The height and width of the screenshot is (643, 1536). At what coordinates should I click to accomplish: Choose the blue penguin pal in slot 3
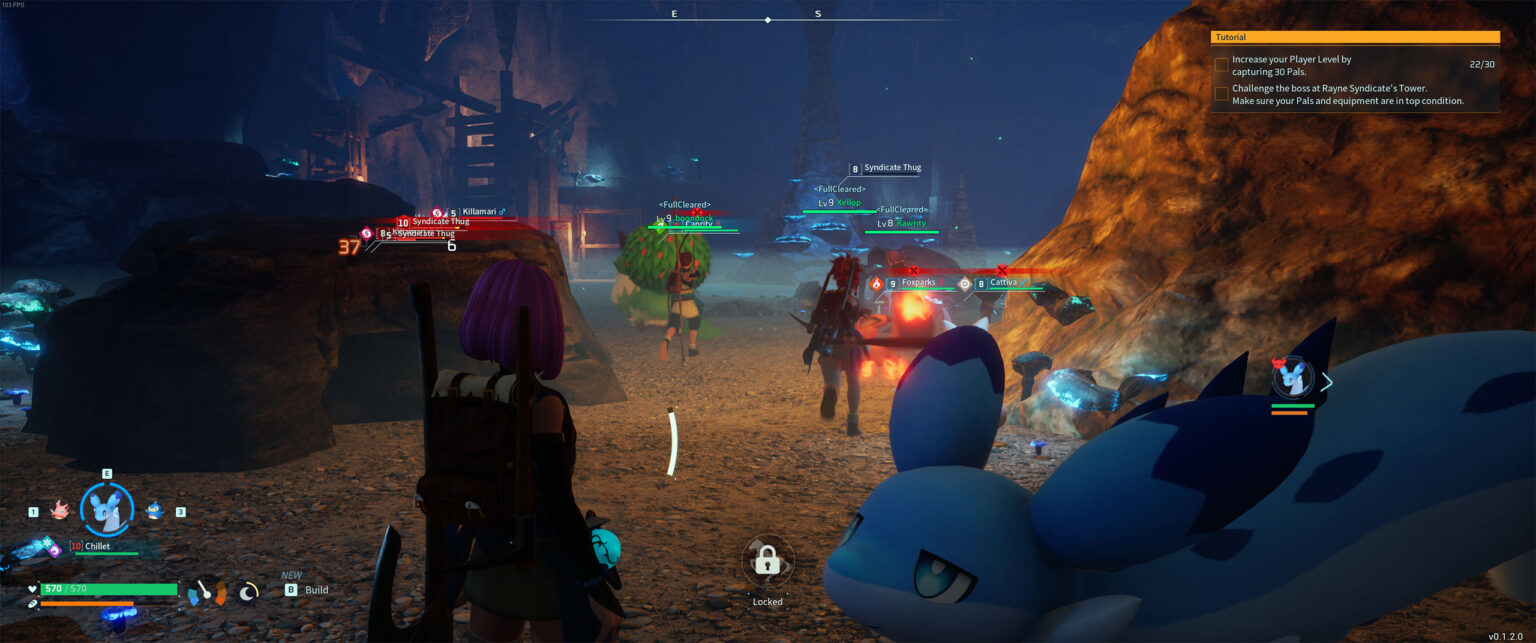[154, 511]
